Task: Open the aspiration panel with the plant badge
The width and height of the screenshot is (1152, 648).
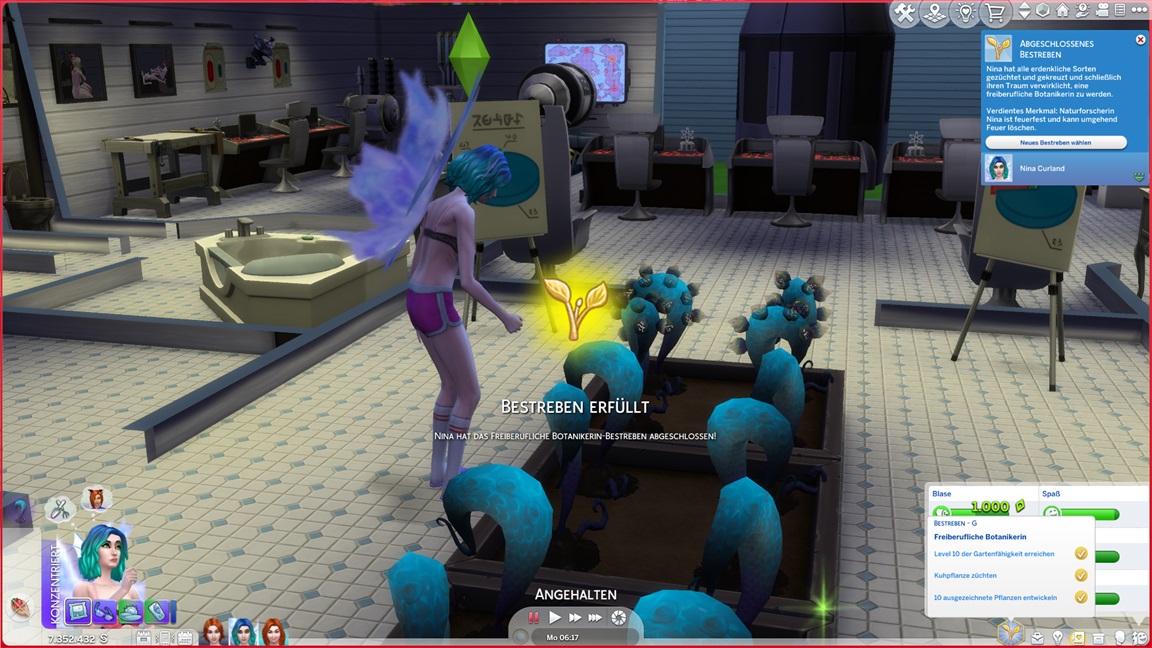Action: pos(1009,632)
